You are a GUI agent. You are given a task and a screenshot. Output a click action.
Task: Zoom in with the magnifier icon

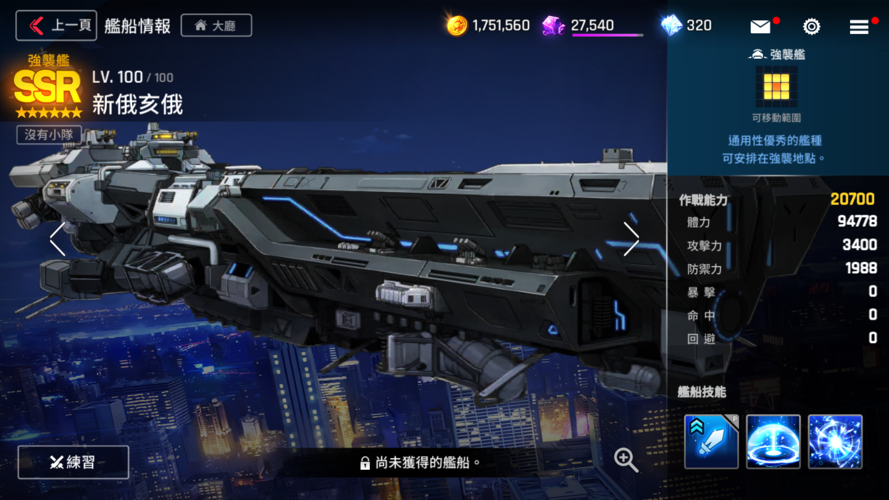coord(626,459)
